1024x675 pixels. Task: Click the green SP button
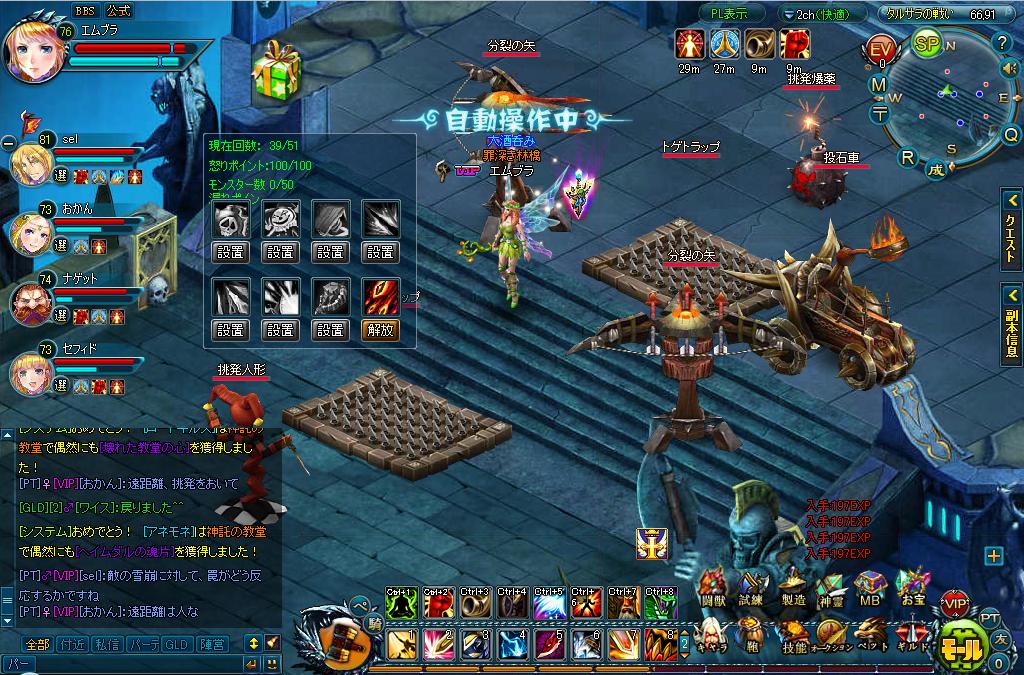click(x=927, y=43)
